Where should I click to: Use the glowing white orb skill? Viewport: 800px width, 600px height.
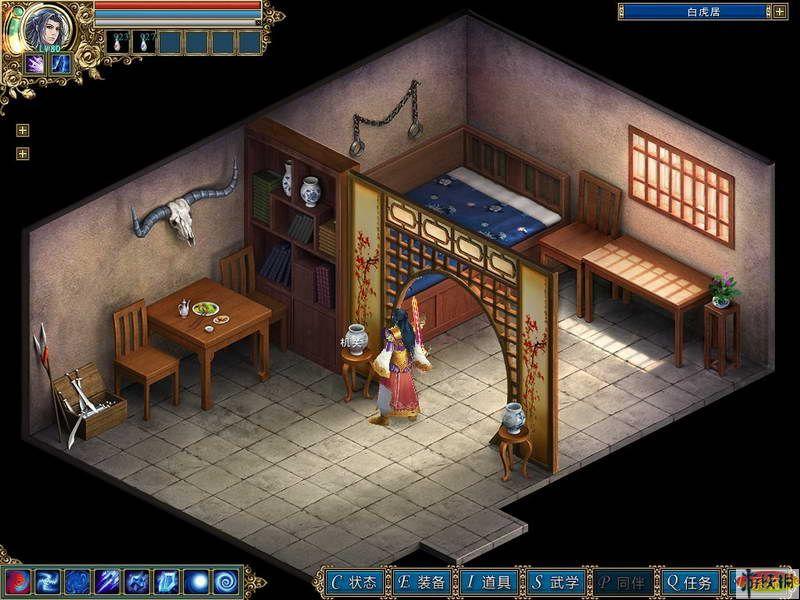click(198, 581)
